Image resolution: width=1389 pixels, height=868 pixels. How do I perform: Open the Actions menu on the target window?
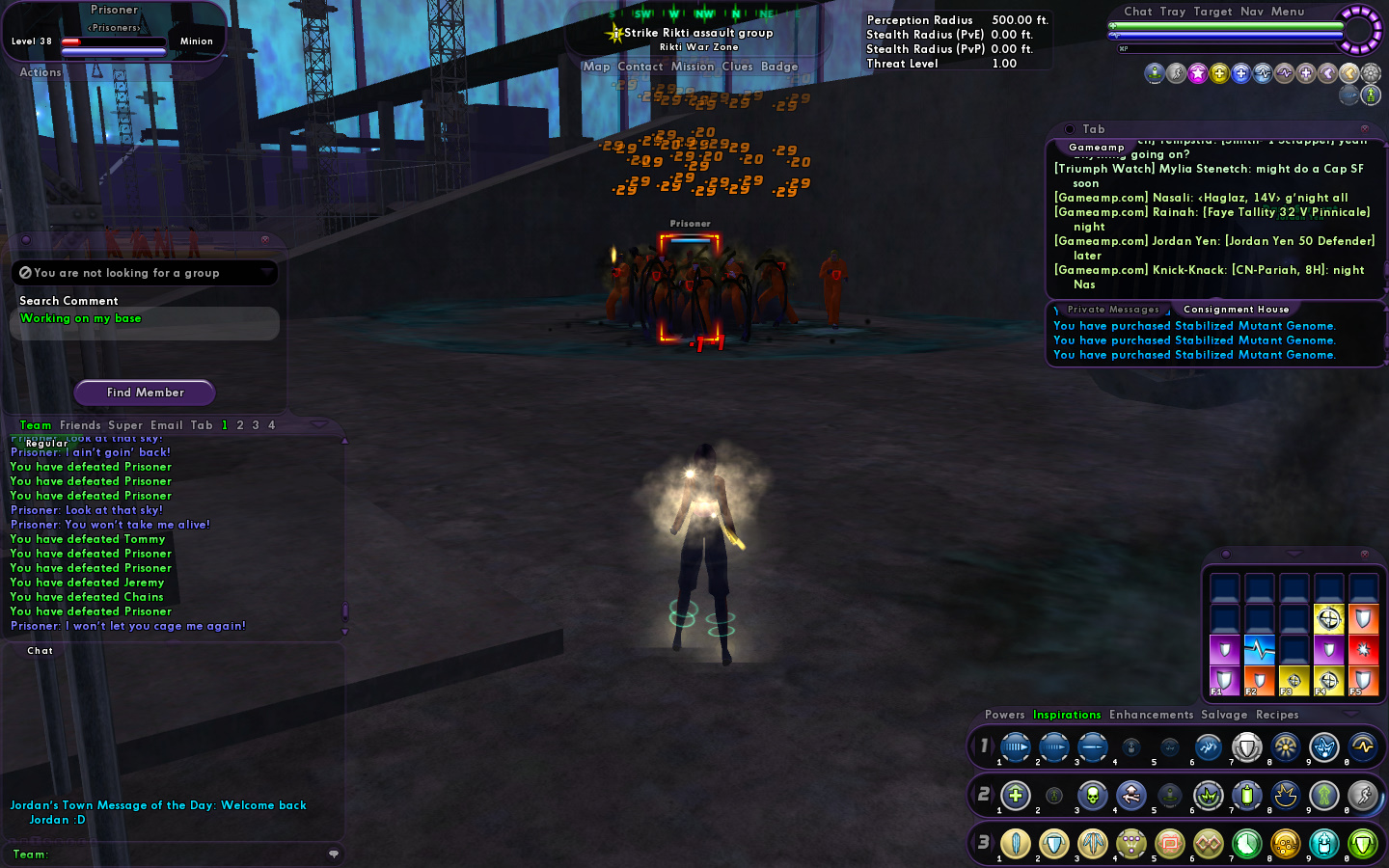41,72
